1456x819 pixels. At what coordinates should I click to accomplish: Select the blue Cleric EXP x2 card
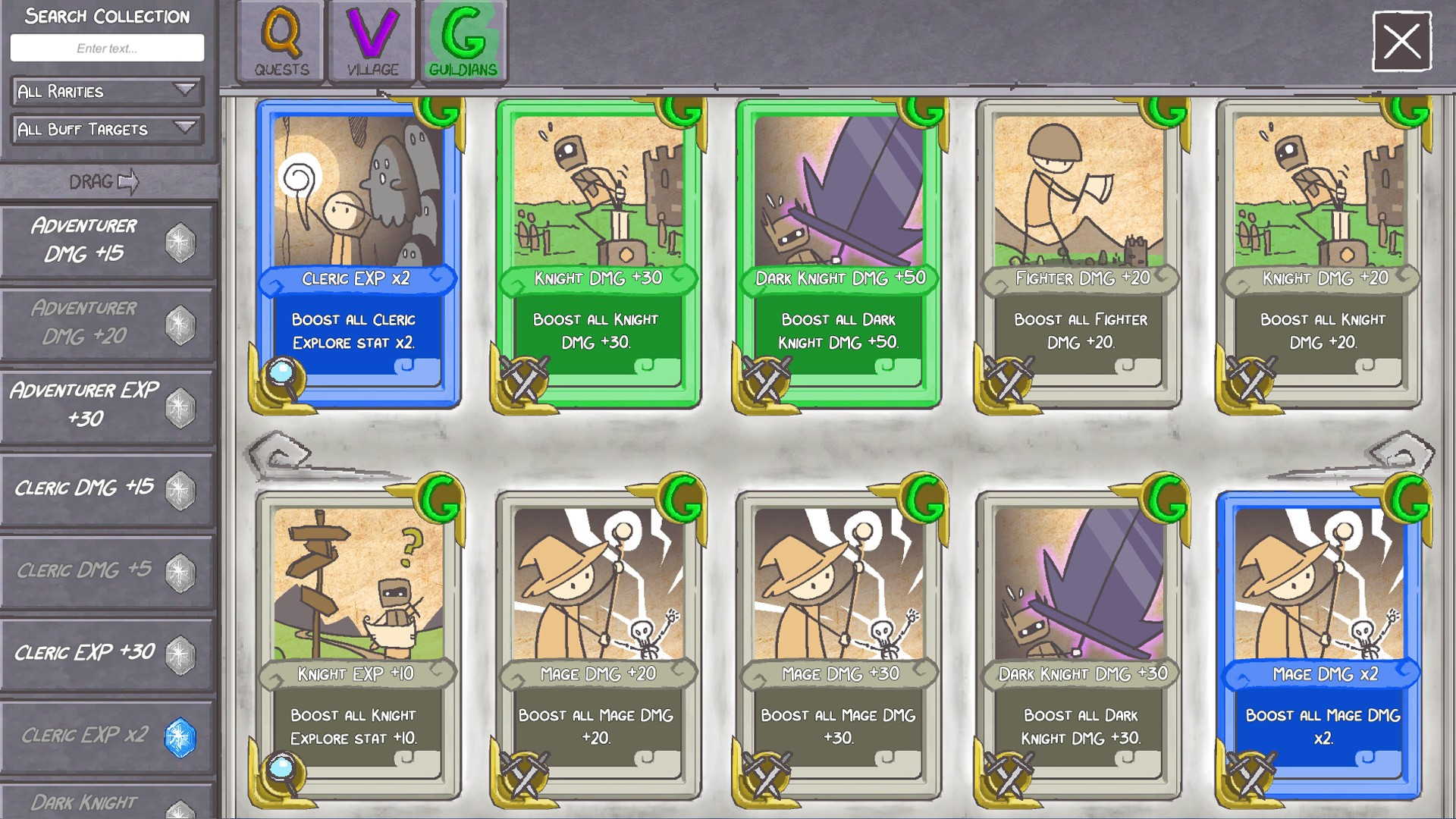pos(357,253)
